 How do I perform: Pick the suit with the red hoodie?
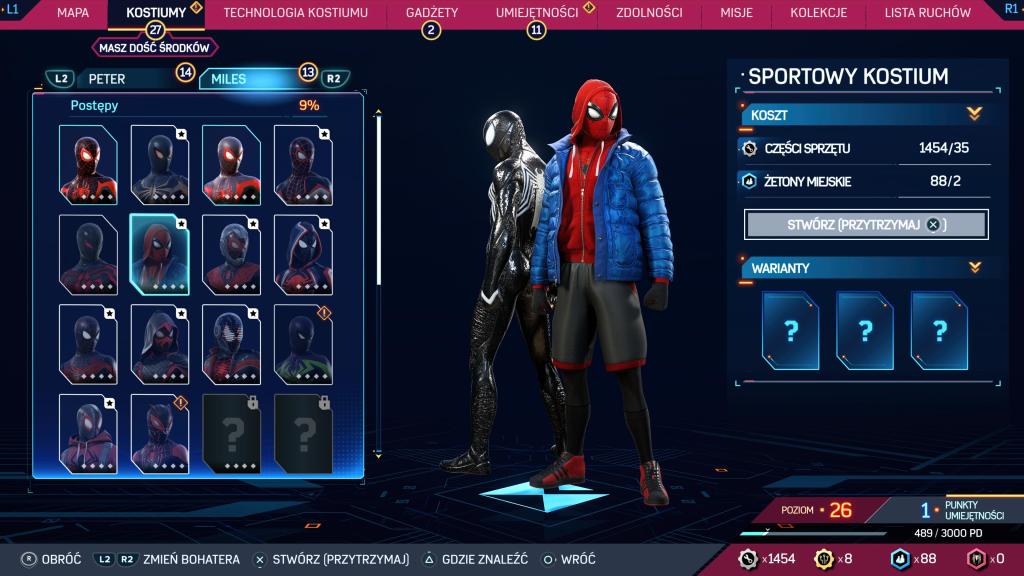click(x=87, y=432)
